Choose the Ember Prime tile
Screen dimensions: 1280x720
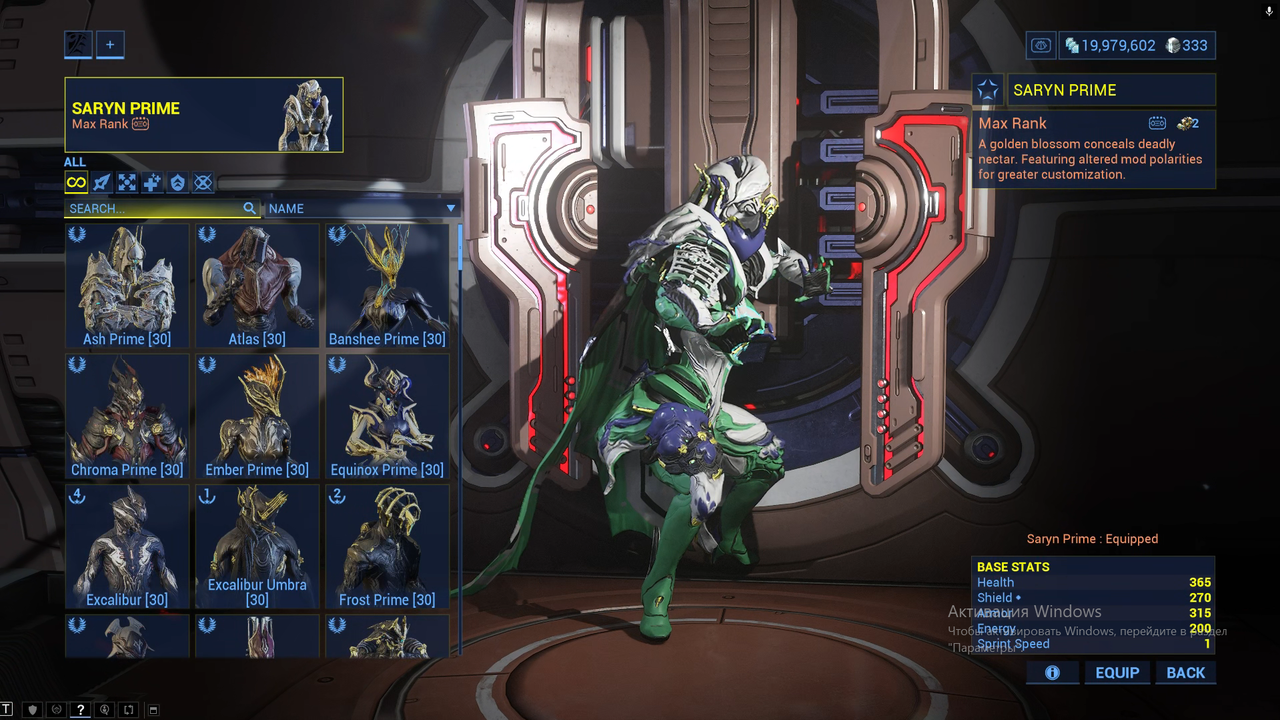tap(257, 416)
